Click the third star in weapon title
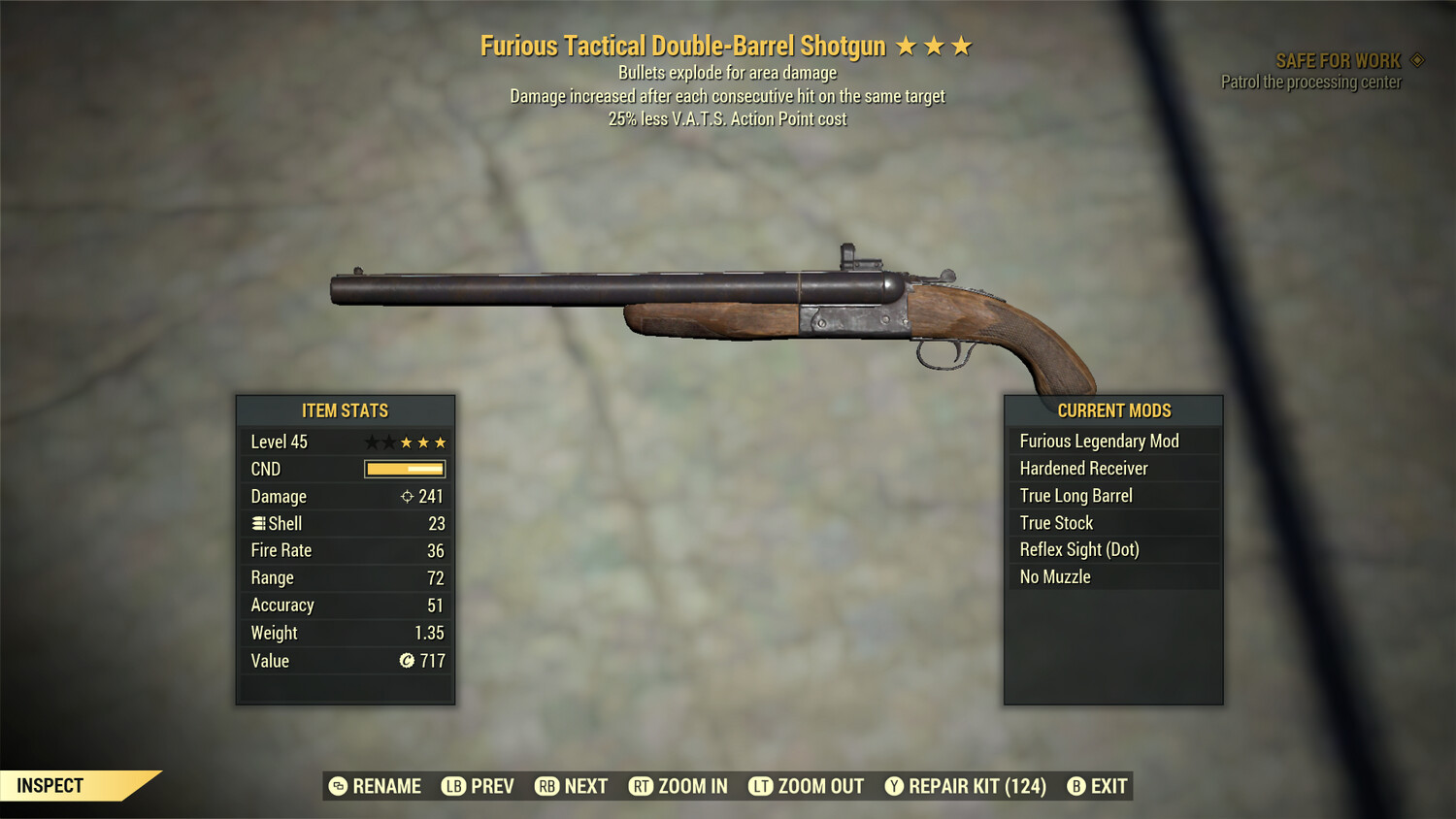 pyautogui.click(x=960, y=45)
